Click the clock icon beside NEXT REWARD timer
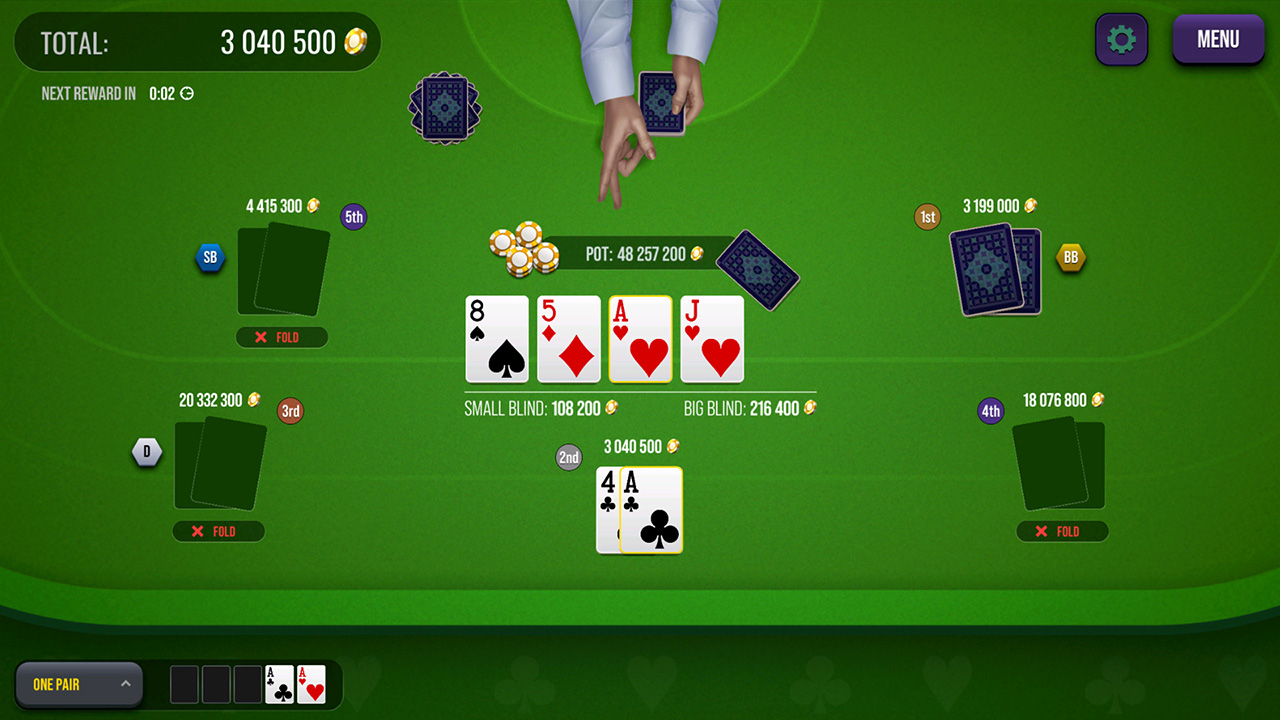1280x720 pixels. [x=187, y=93]
